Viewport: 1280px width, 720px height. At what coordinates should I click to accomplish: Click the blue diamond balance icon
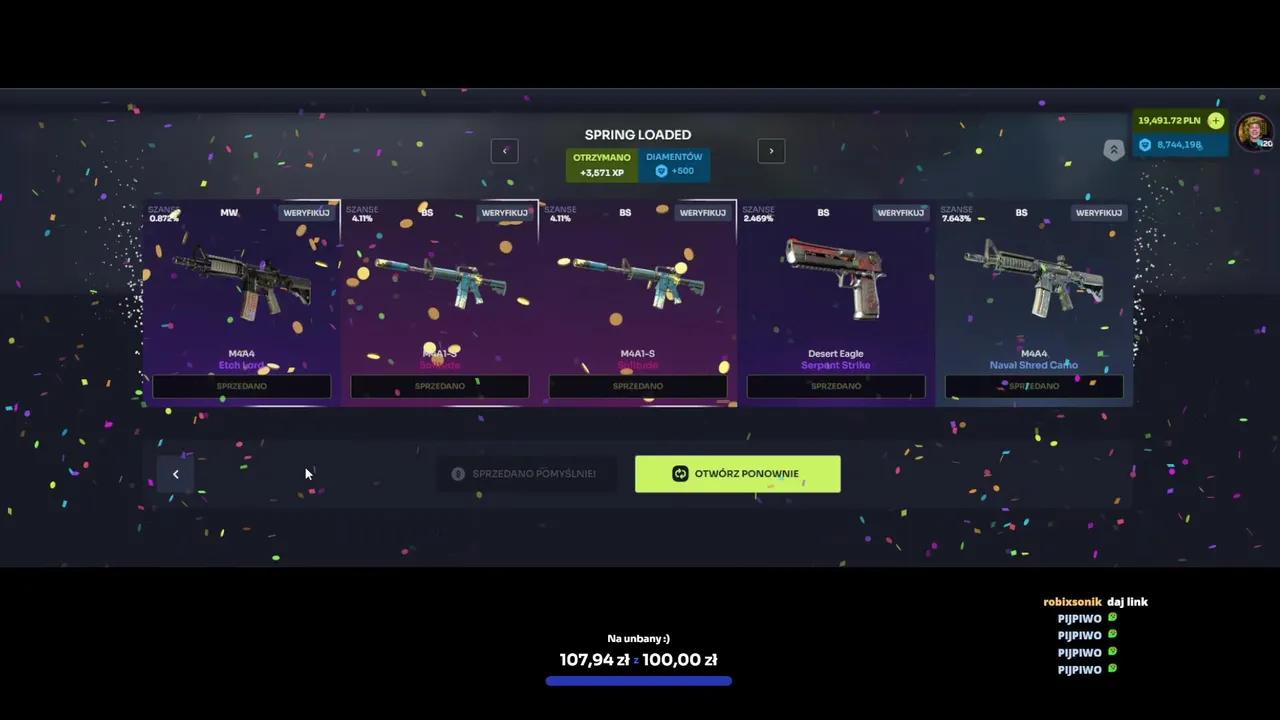[x=1144, y=144]
